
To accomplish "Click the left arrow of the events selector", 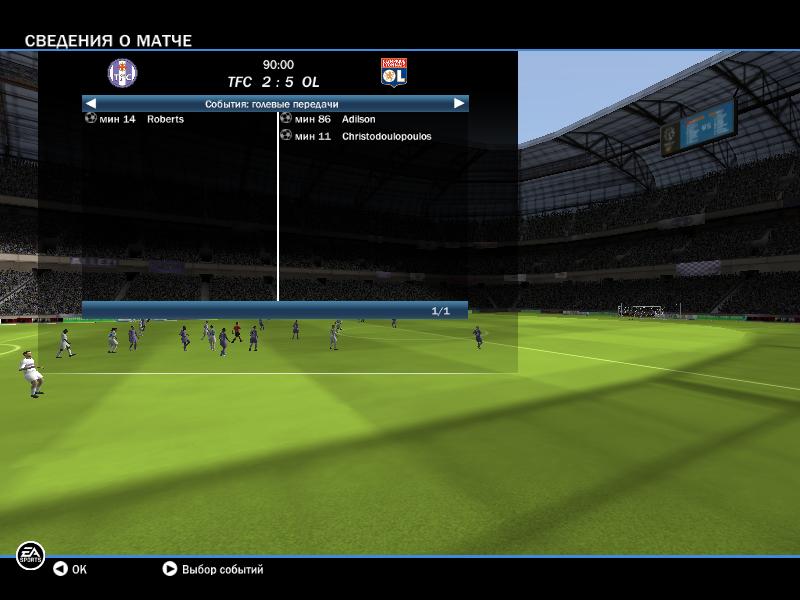I will [91, 103].
